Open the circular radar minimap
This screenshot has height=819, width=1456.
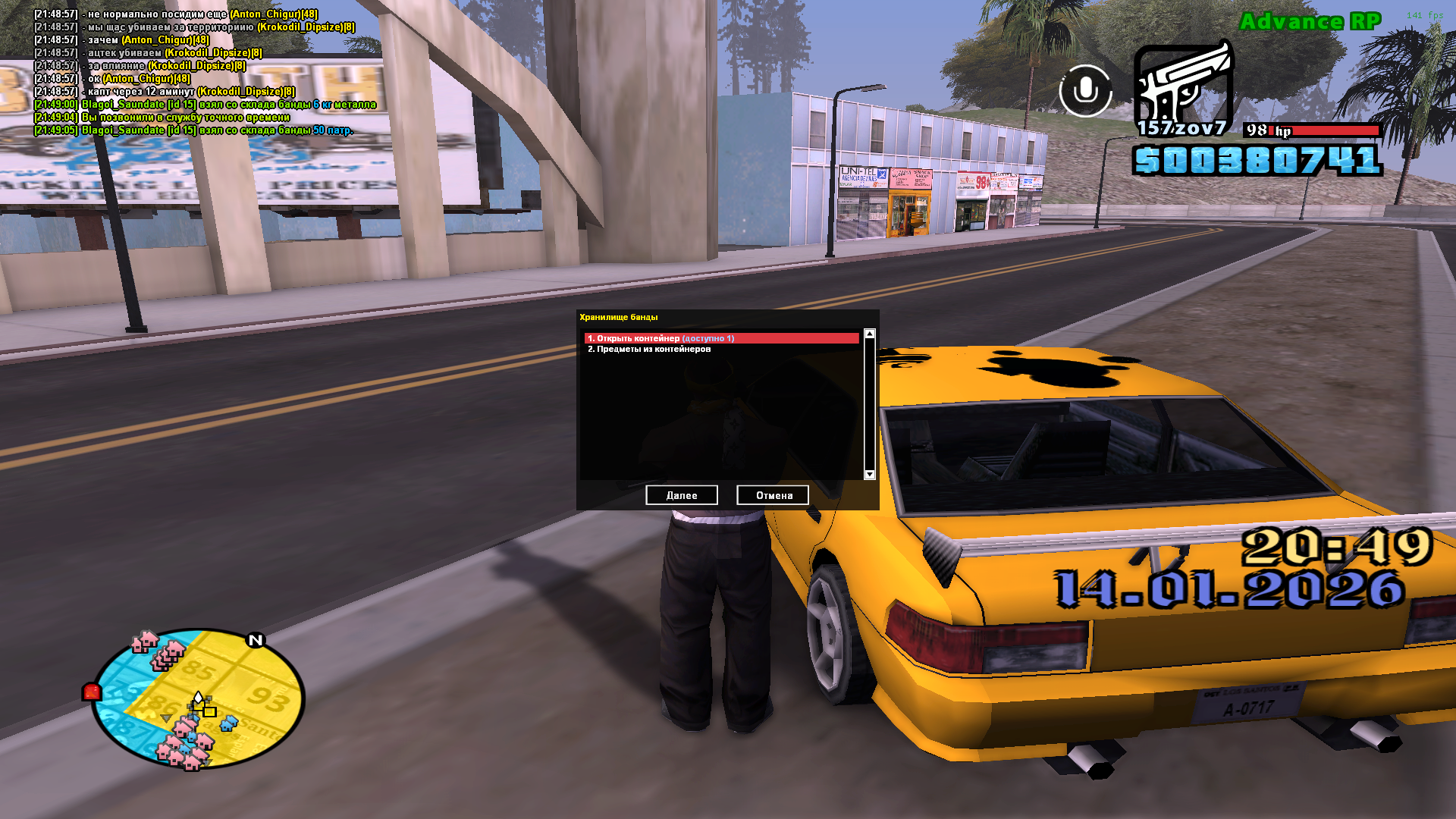[x=199, y=698]
